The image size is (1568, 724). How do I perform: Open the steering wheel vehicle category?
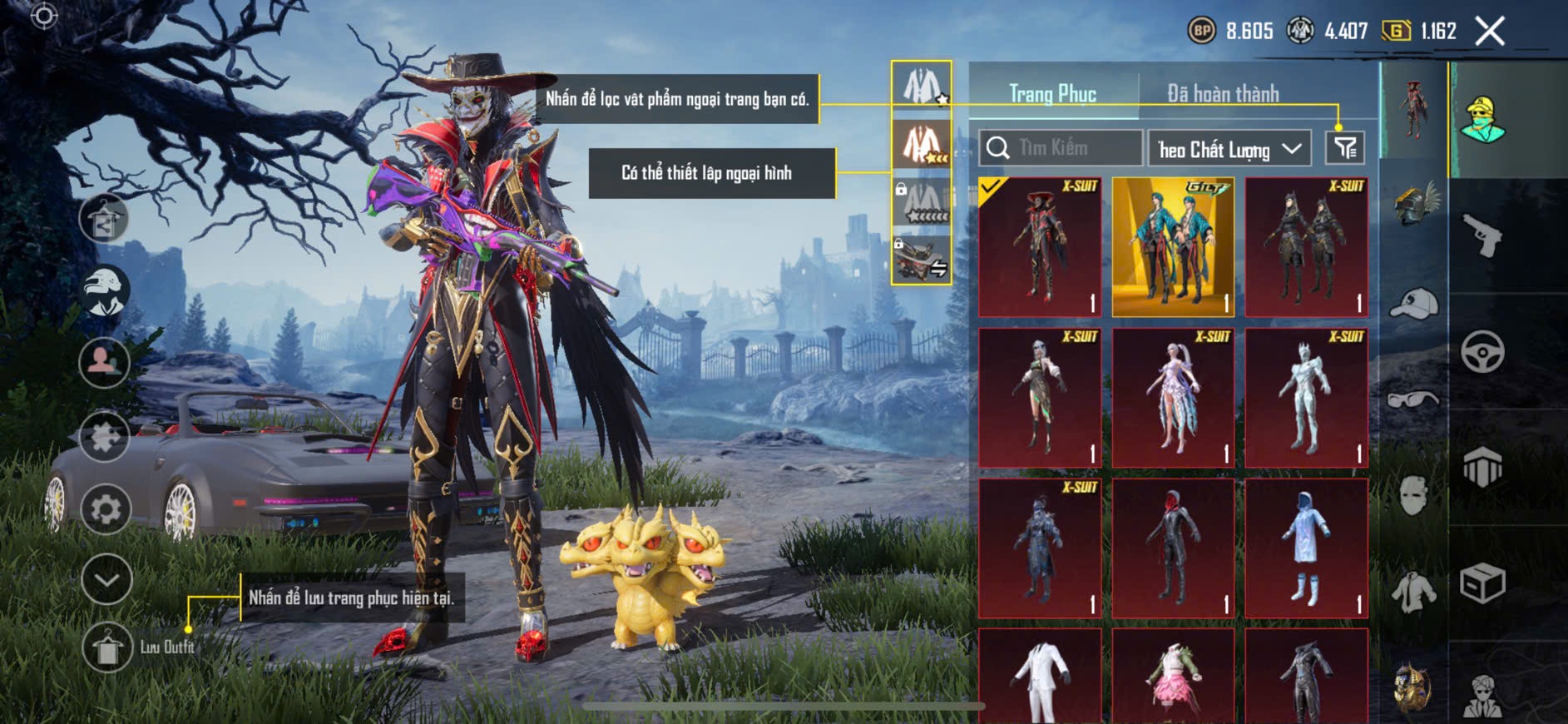click(1482, 351)
